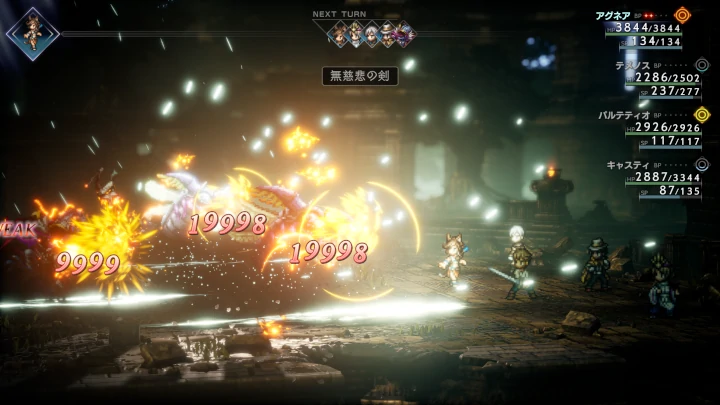Click the purple enemy portrait in turn order
Image resolution: width=720 pixels, height=405 pixels.
tap(403, 35)
